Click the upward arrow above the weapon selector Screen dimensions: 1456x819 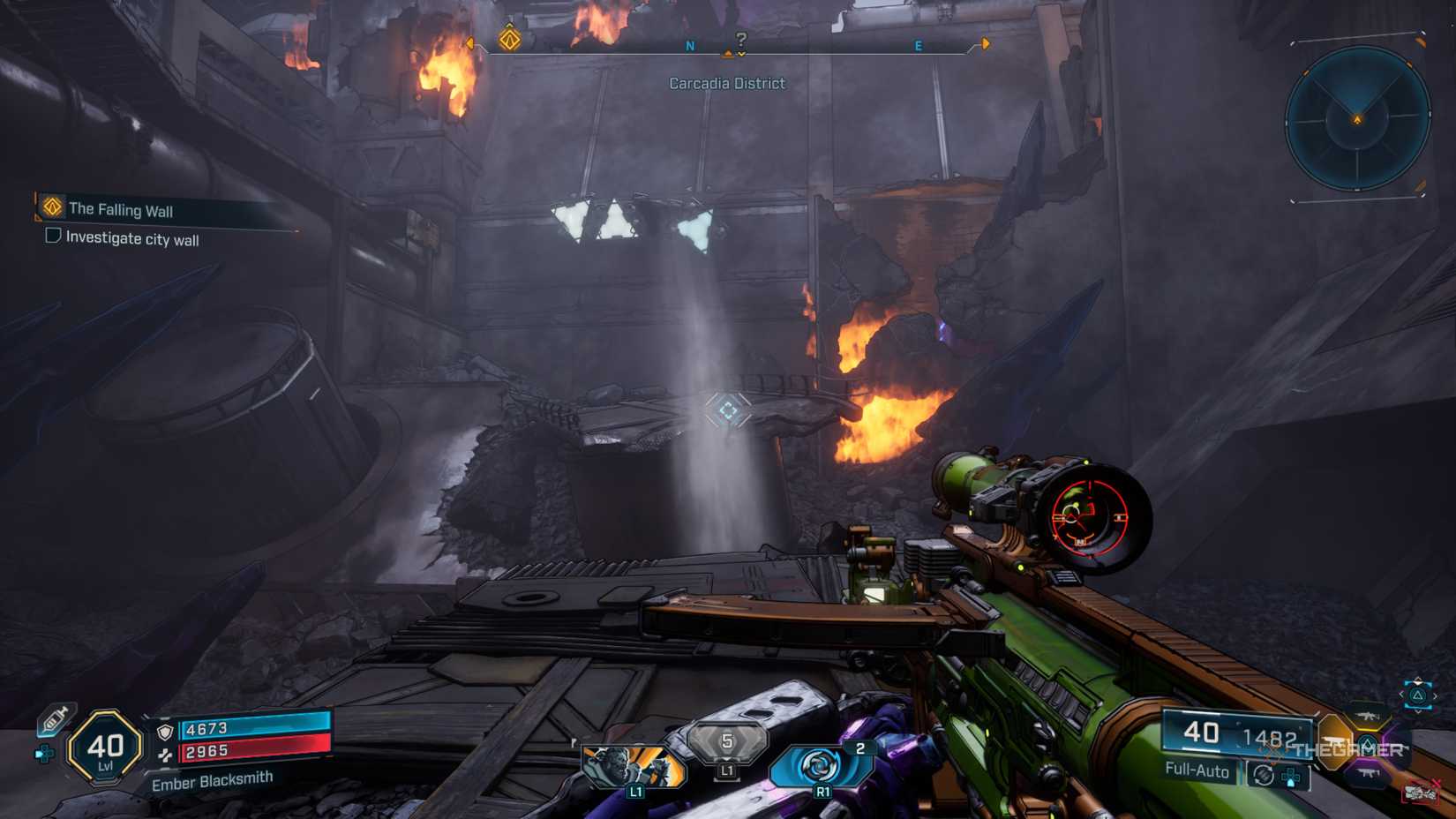pyautogui.click(x=1418, y=680)
